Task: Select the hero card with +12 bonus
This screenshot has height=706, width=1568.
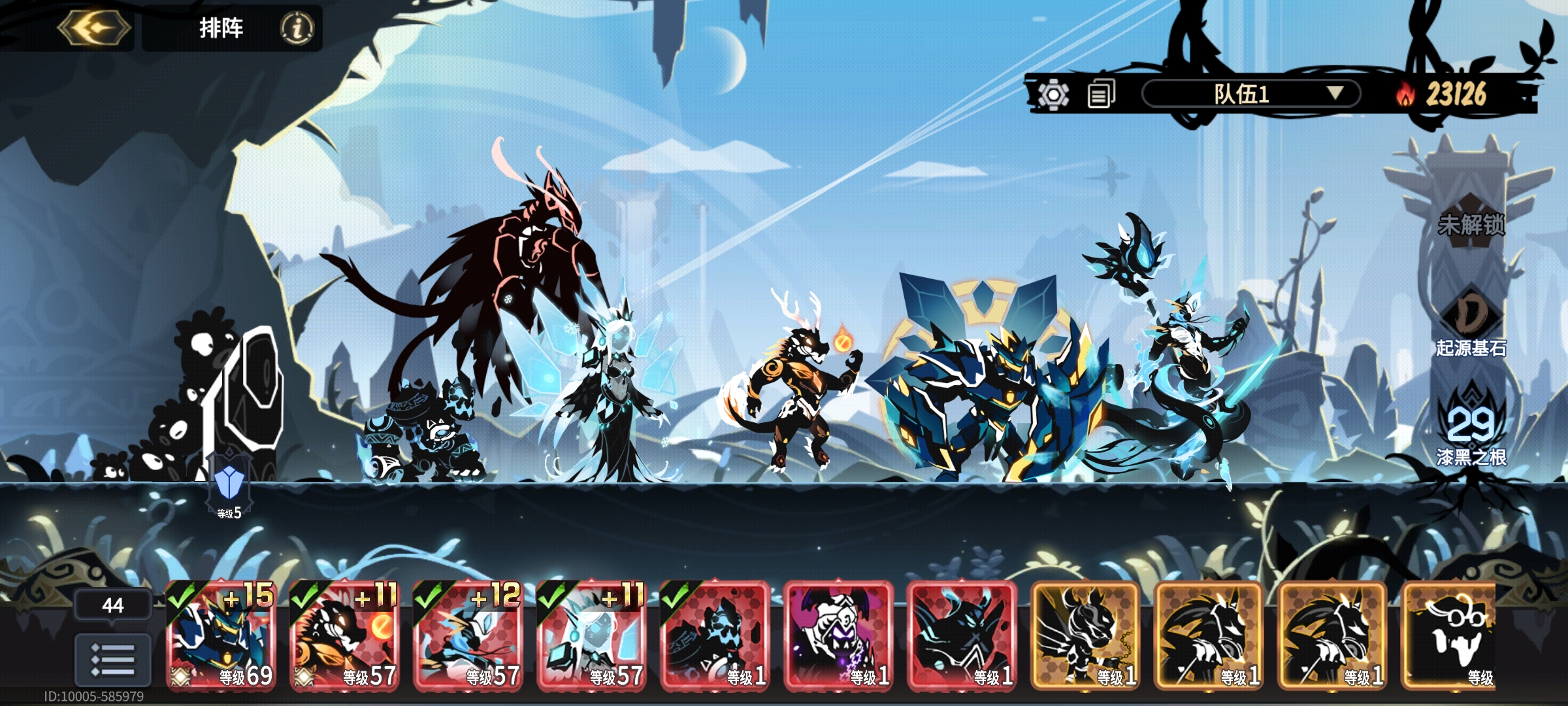Action: coord(468,635)
